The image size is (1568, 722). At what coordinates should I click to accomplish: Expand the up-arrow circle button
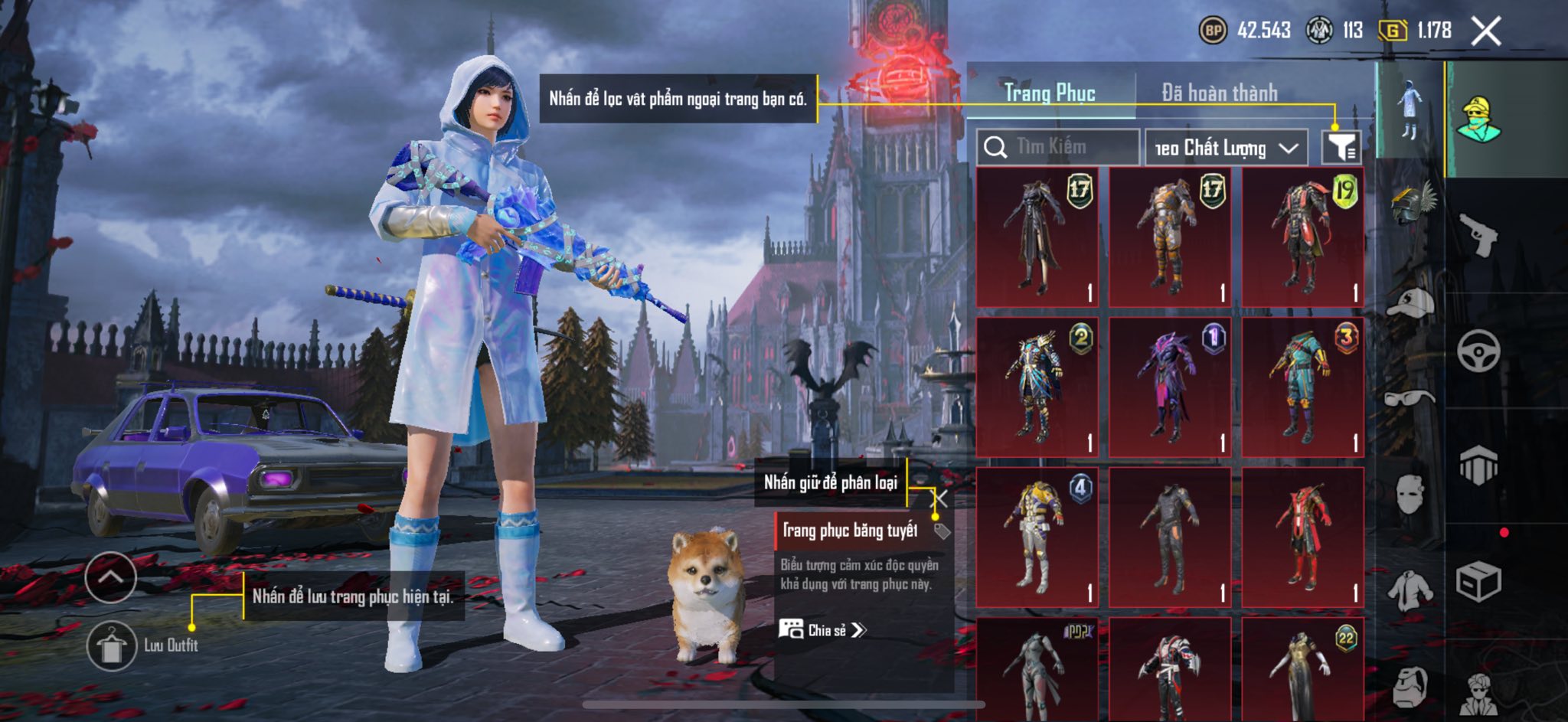(111, 577)
